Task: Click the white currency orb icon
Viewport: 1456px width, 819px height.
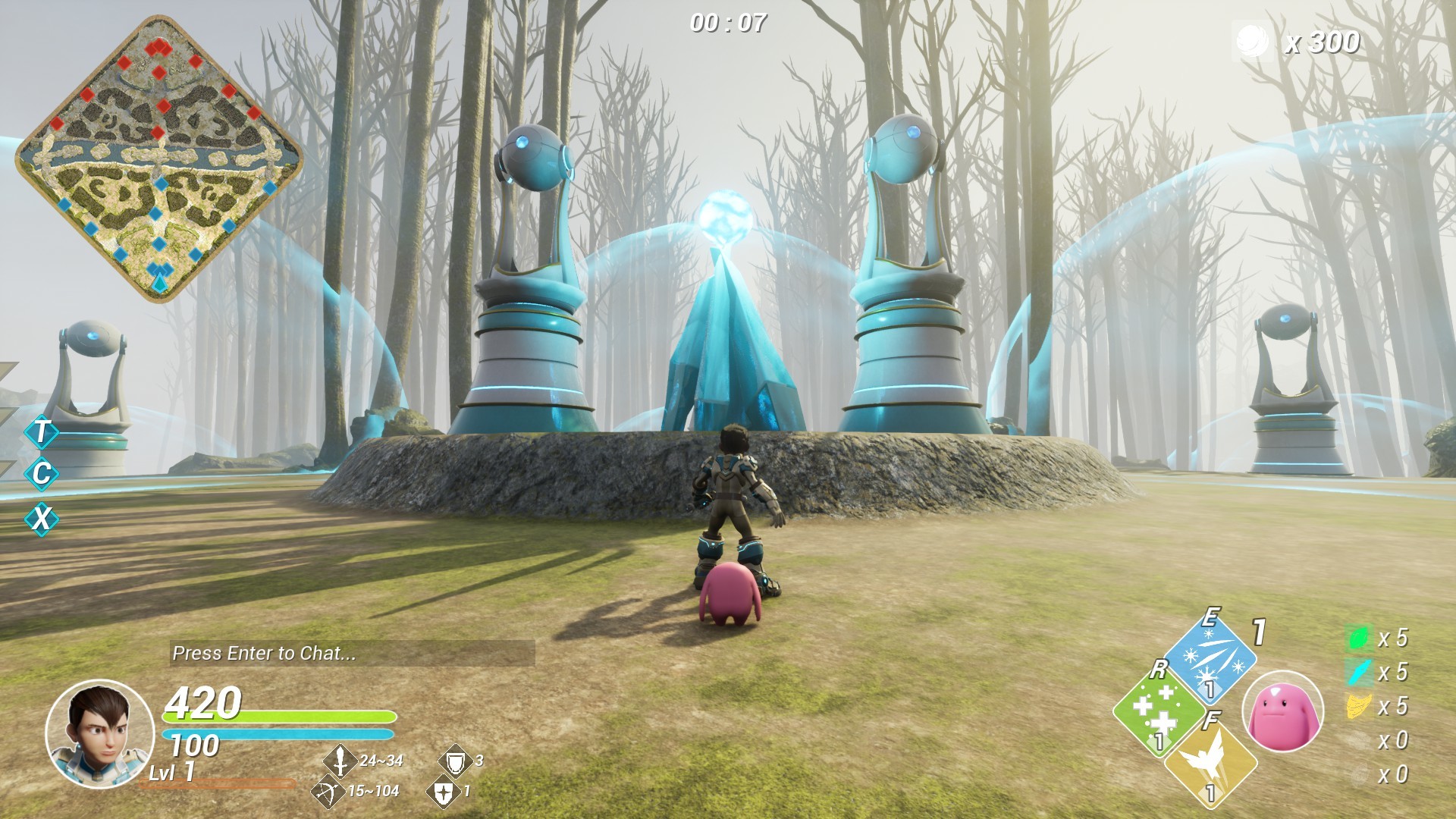Action: 1251,41
